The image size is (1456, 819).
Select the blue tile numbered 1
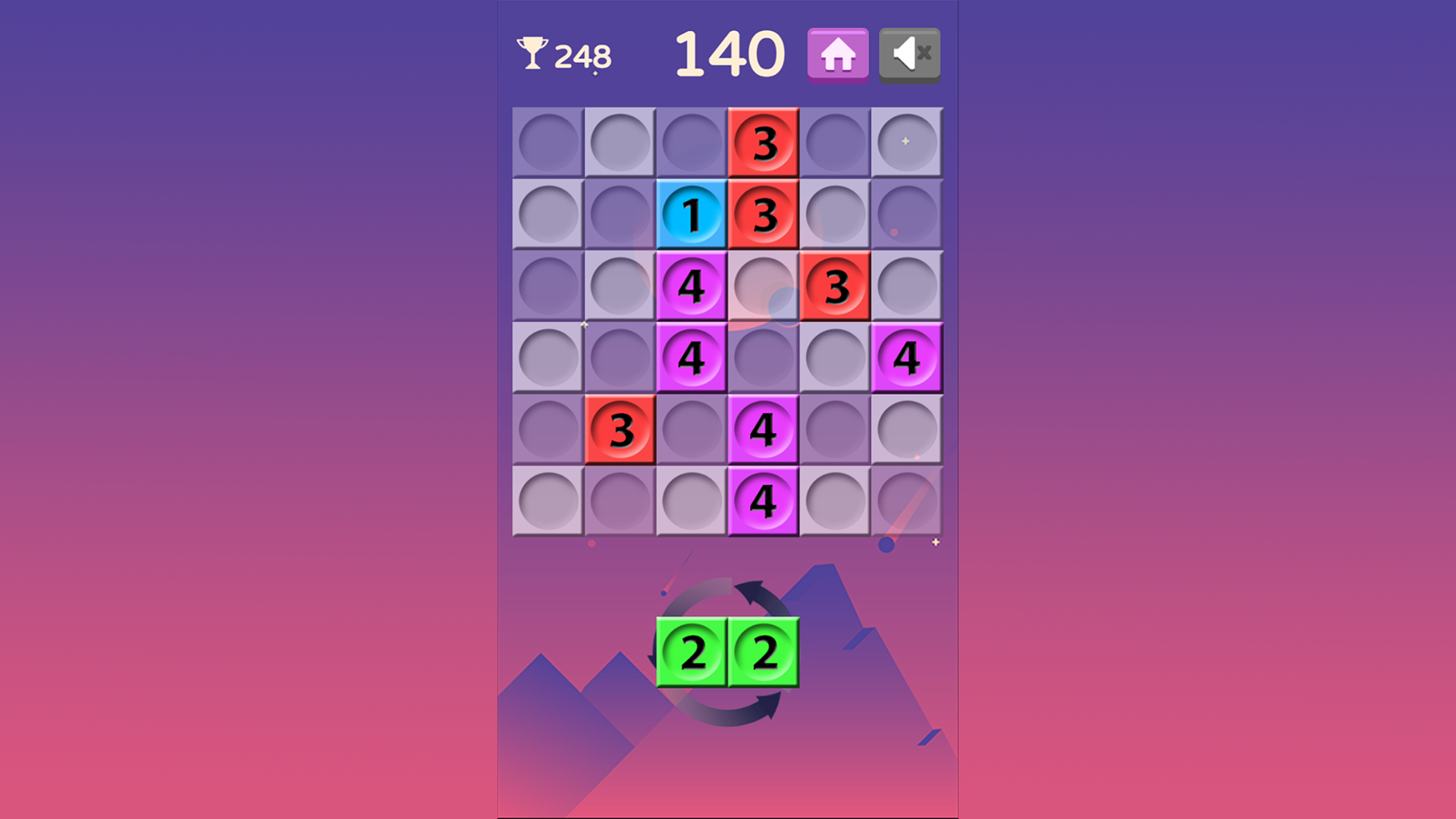692,215
